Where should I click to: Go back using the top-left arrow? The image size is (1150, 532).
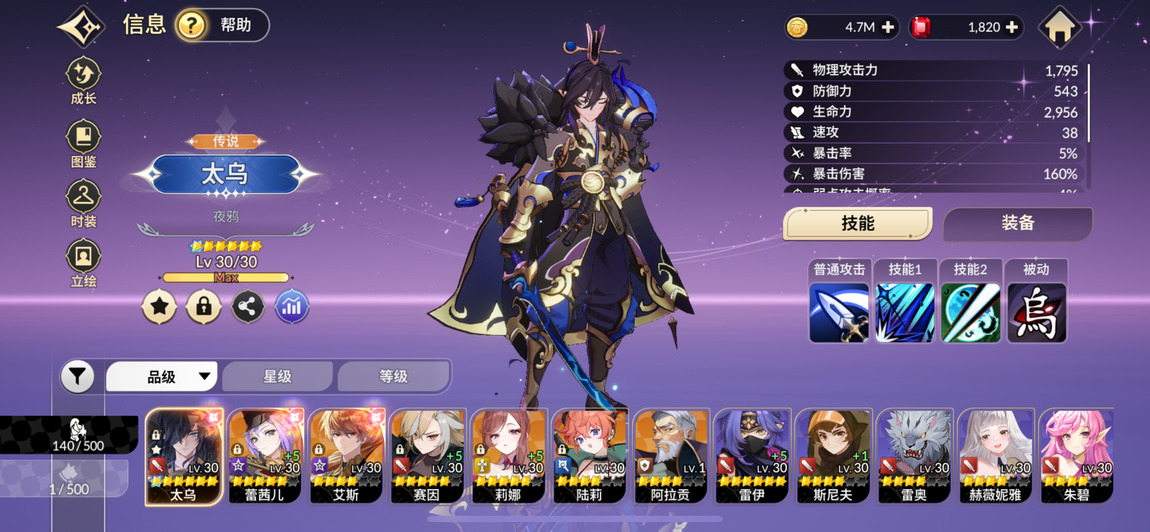[81, 26]
